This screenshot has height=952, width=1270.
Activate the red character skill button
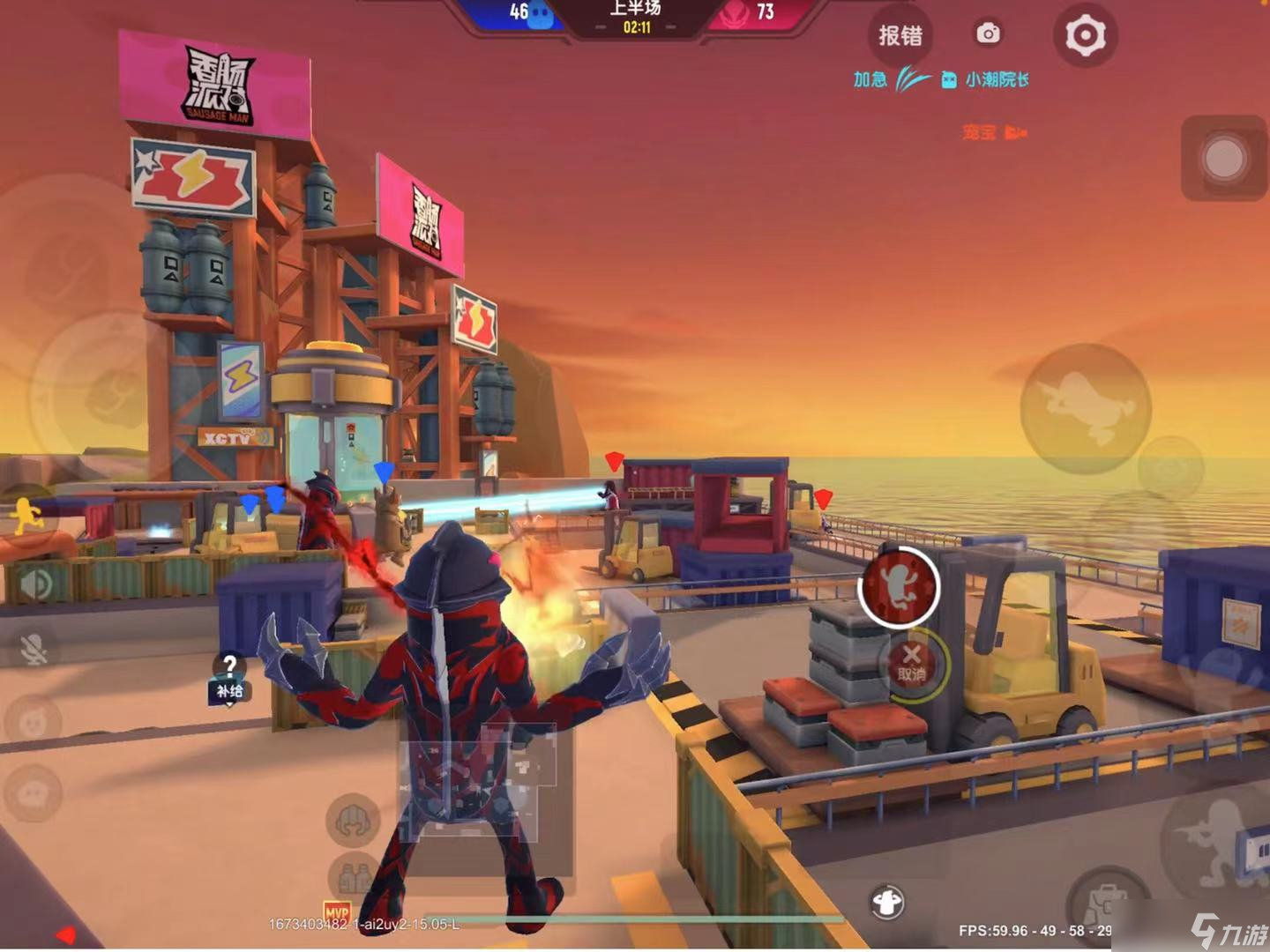[900, 586]
